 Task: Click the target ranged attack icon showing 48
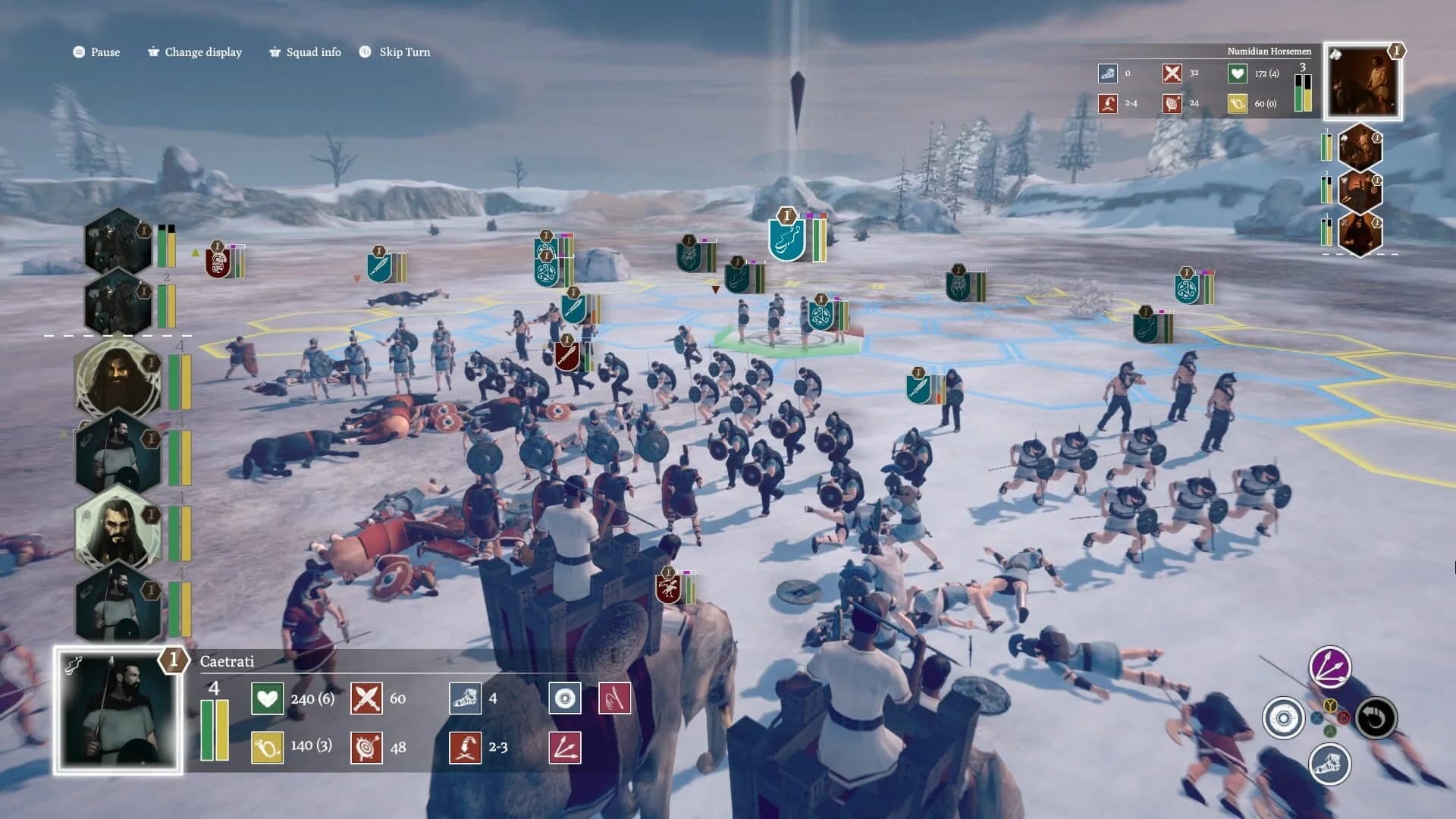click(367, 745)
